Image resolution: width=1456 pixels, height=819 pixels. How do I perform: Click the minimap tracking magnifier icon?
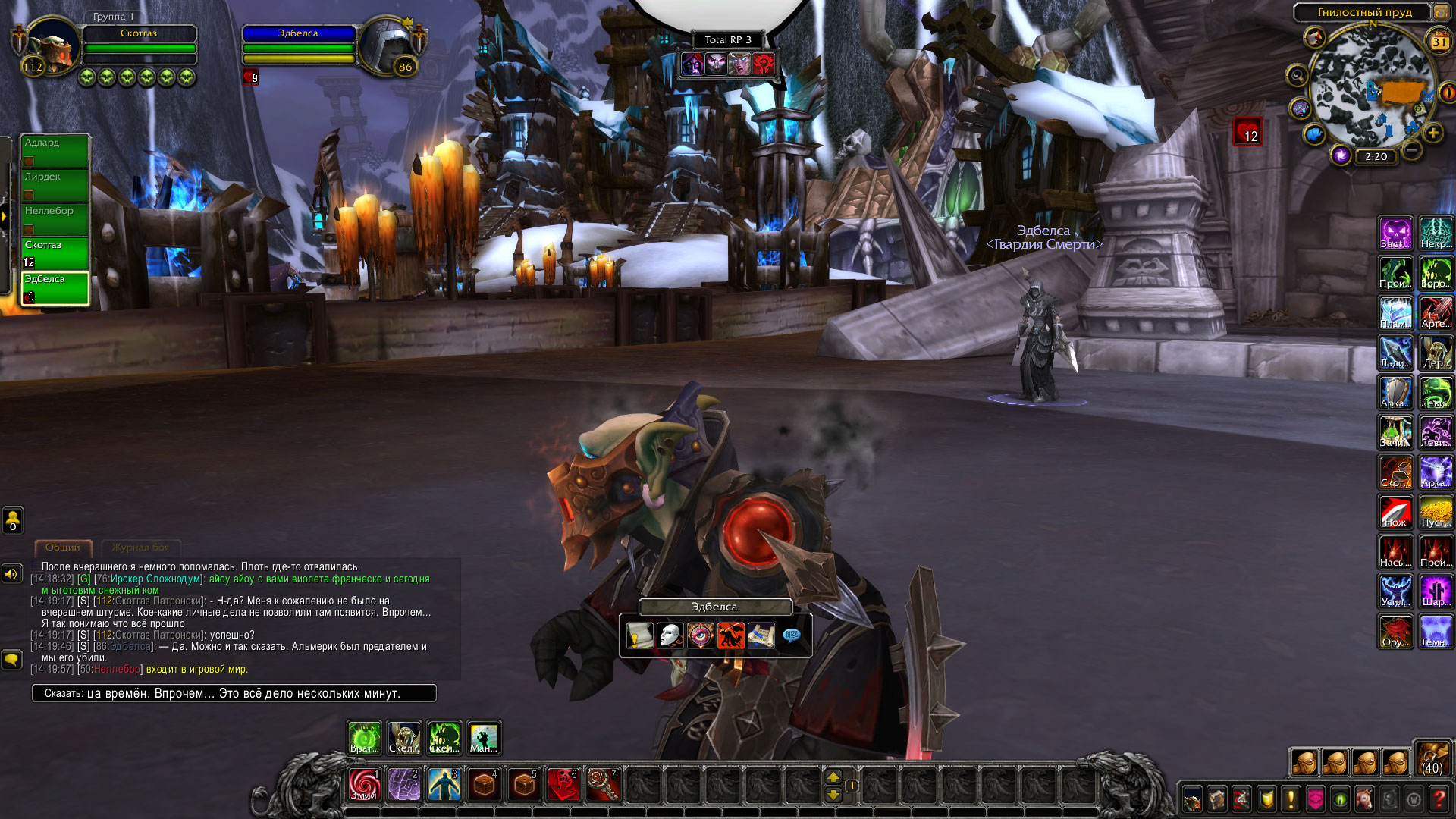(x=1298, y=76)
